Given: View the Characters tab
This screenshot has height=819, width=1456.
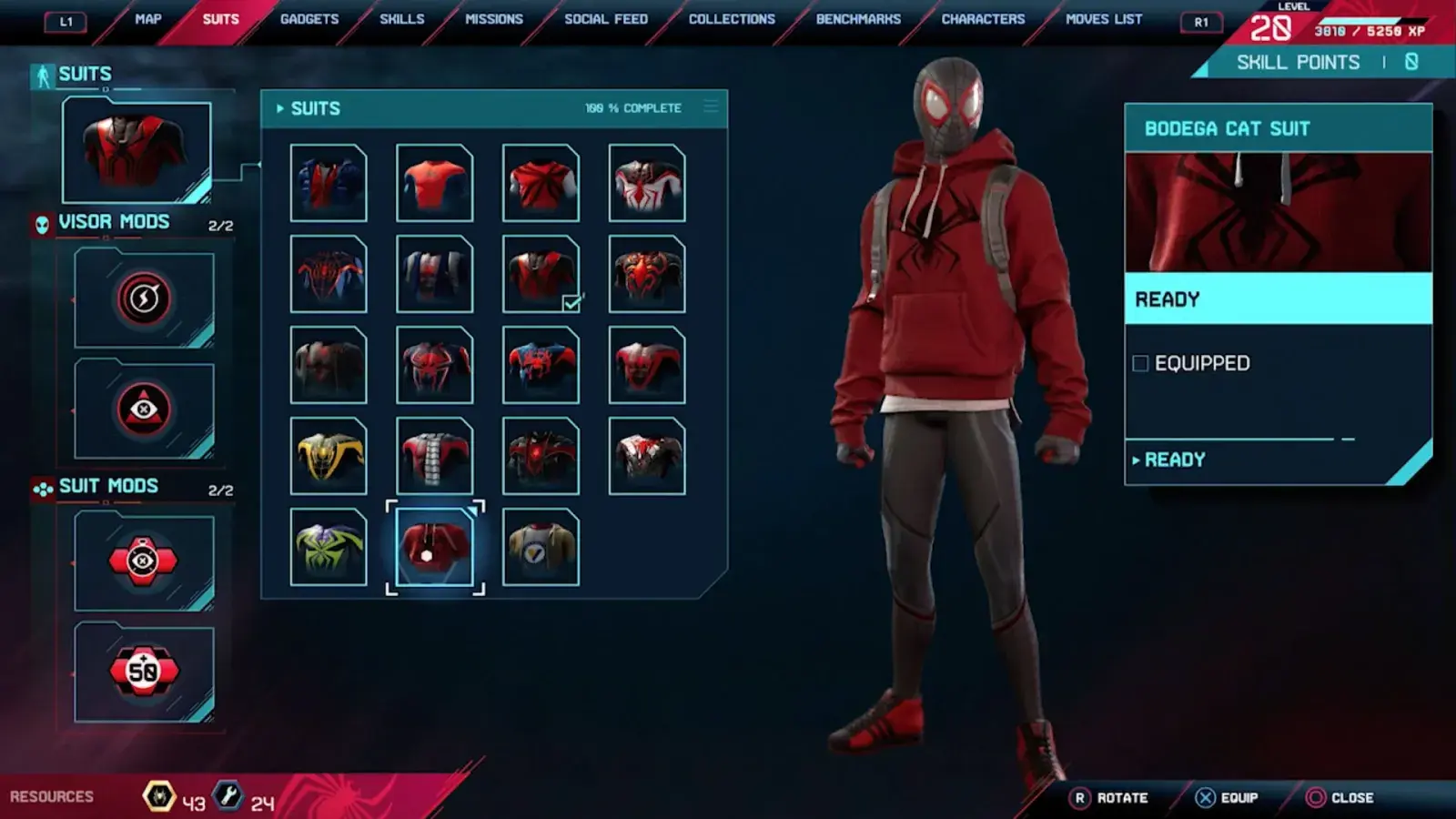Looking at the screenshot, I should point(983,19).
